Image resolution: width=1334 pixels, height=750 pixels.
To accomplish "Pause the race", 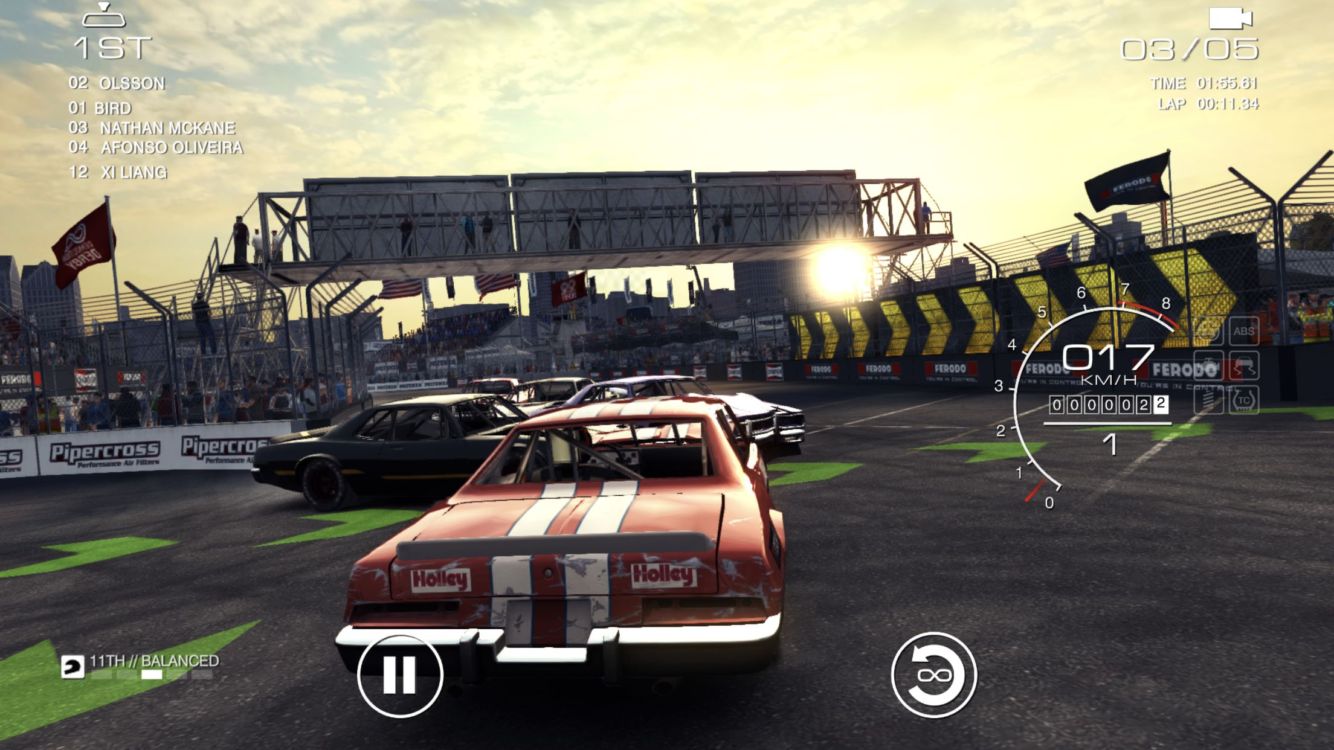I will coord(400,675).
